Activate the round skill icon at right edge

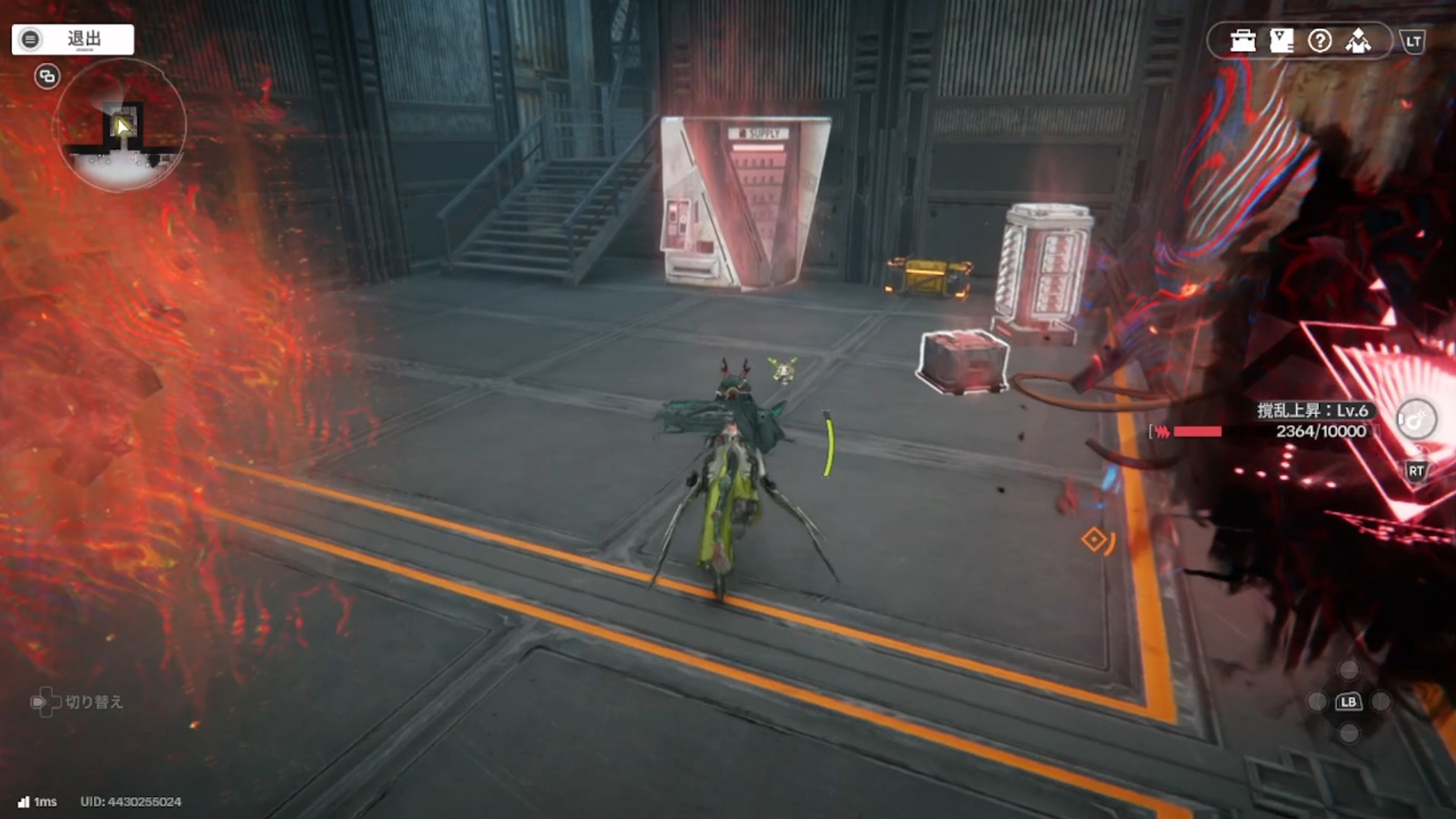click(x=1416, y=419)
